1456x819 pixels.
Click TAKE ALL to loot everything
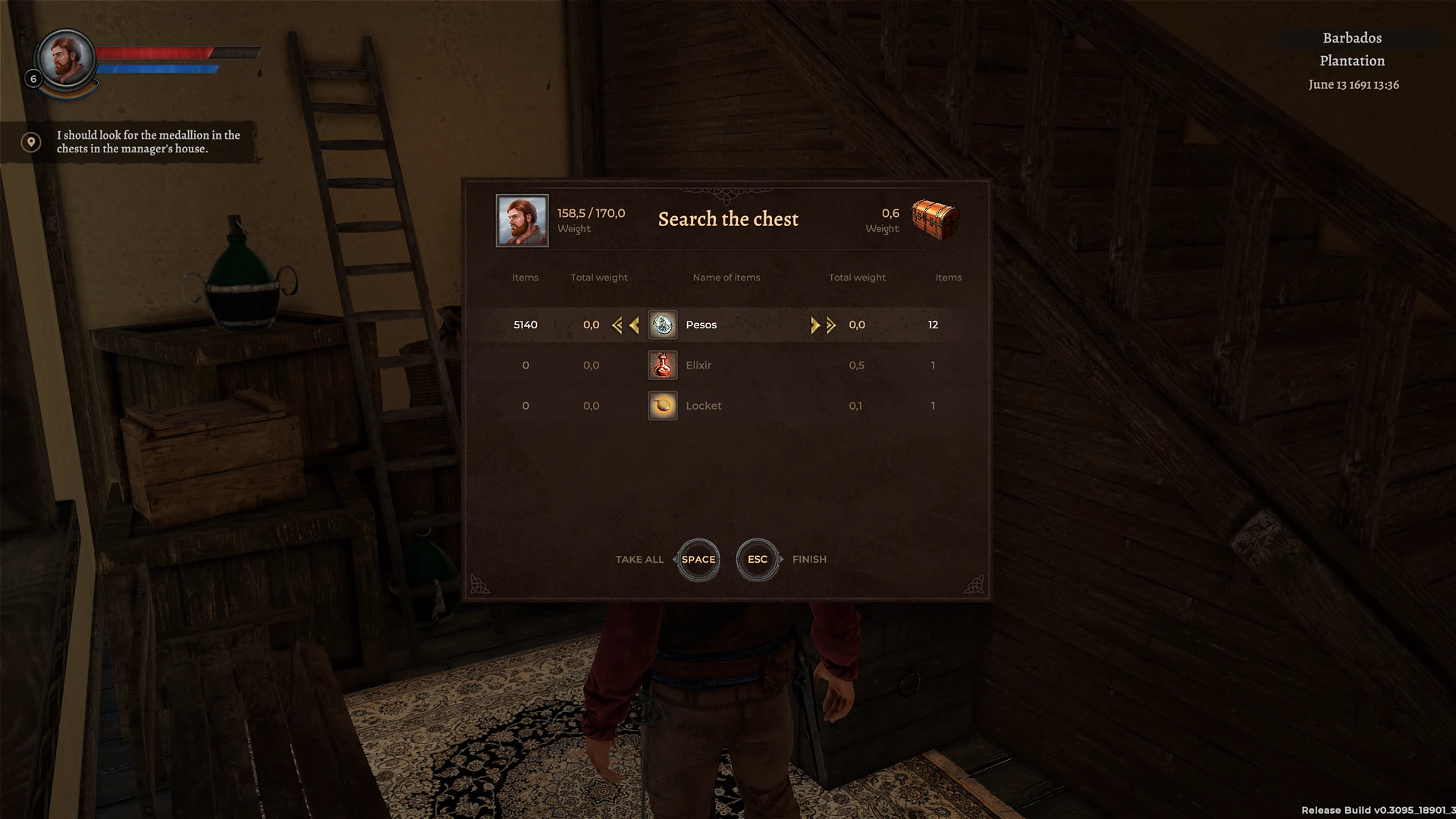(639, 559)
